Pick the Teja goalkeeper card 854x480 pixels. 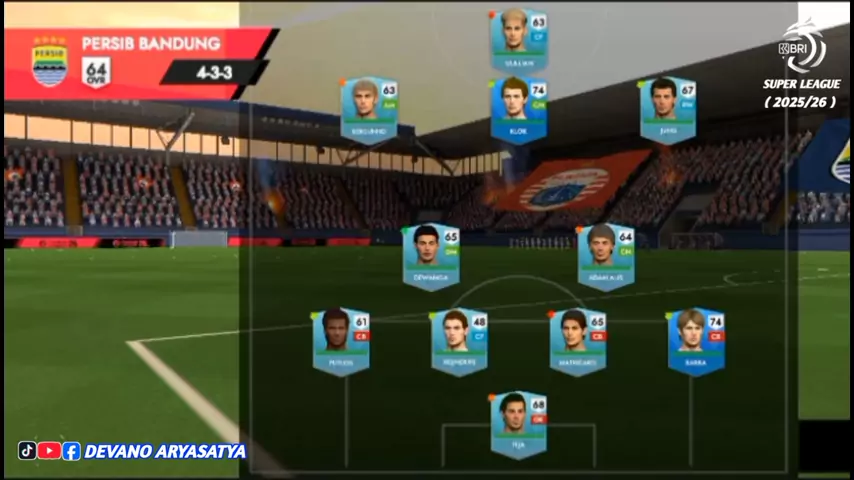point(518,423)
